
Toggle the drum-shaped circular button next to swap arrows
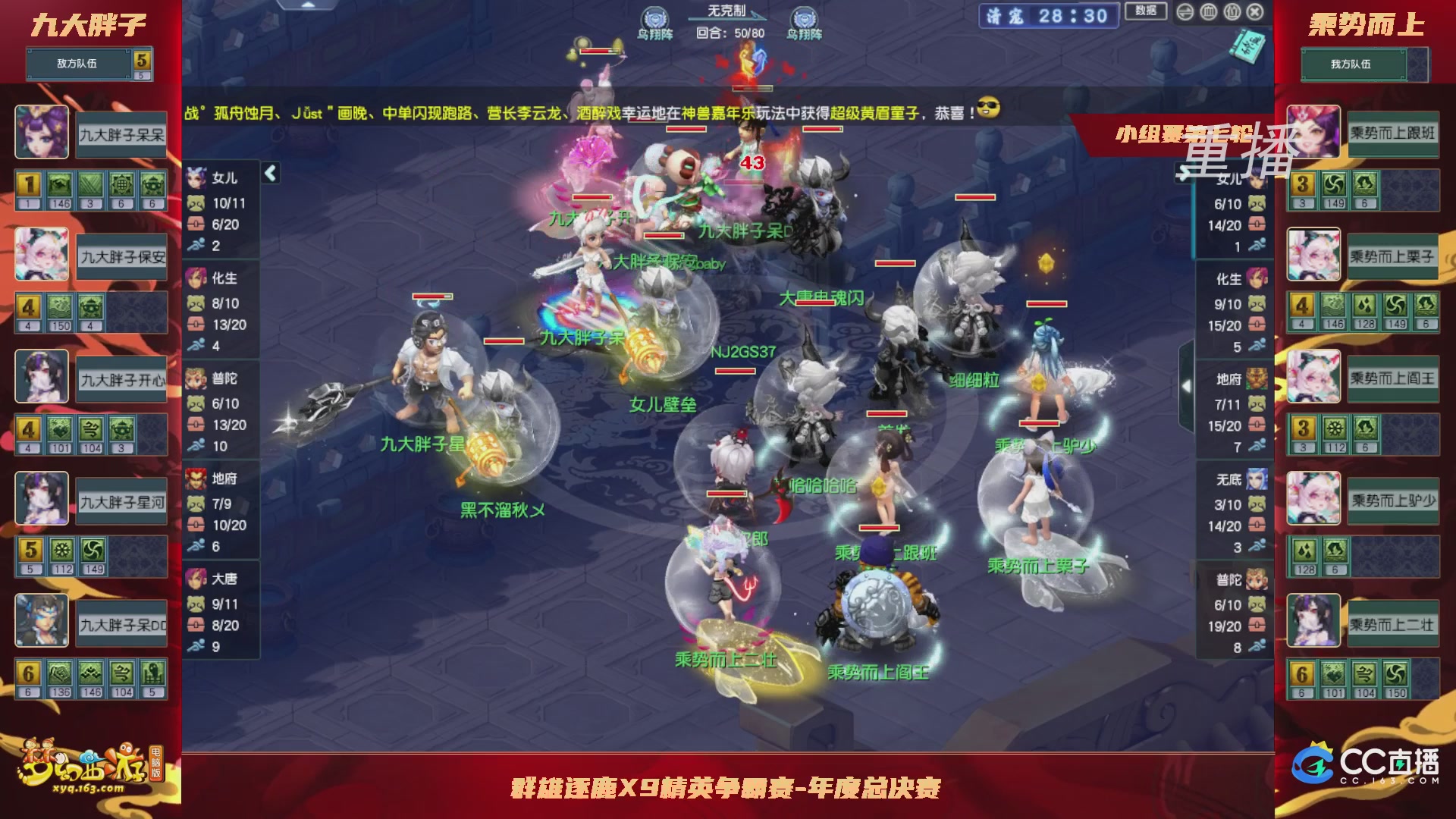pyautogui.click(x=1209, y=11)
